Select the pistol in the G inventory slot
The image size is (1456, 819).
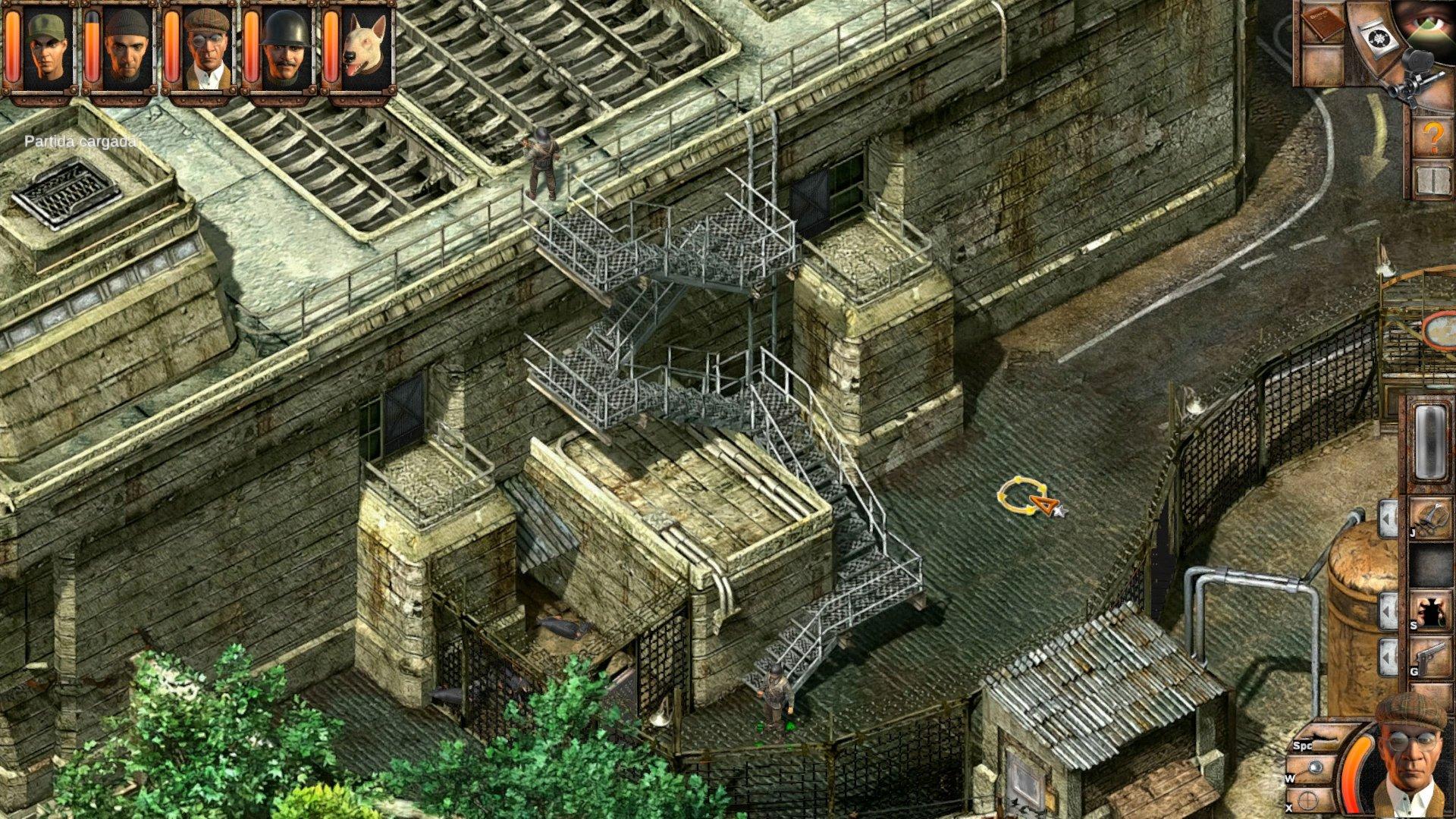[x=1430, y=654]
